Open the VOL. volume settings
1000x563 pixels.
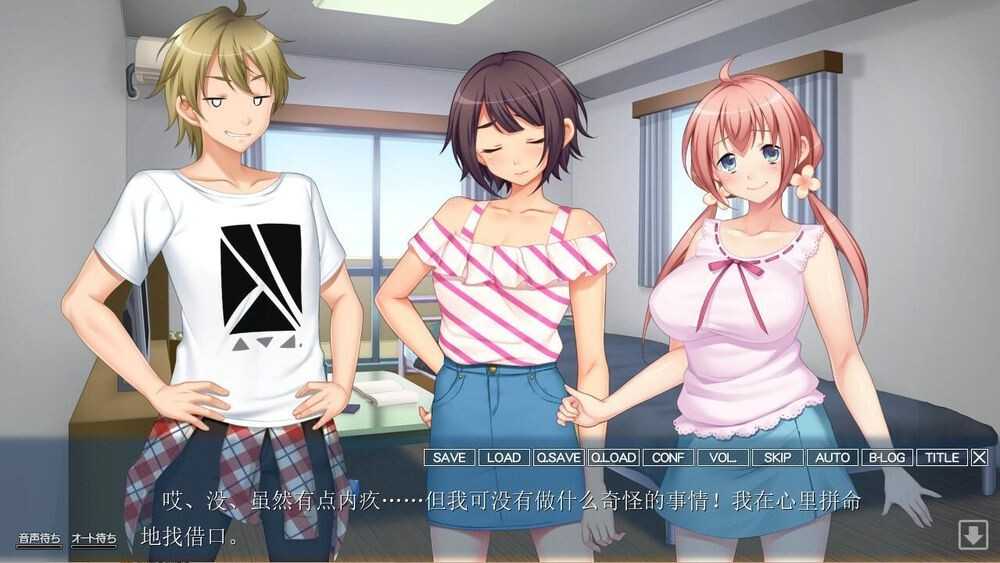722,457
